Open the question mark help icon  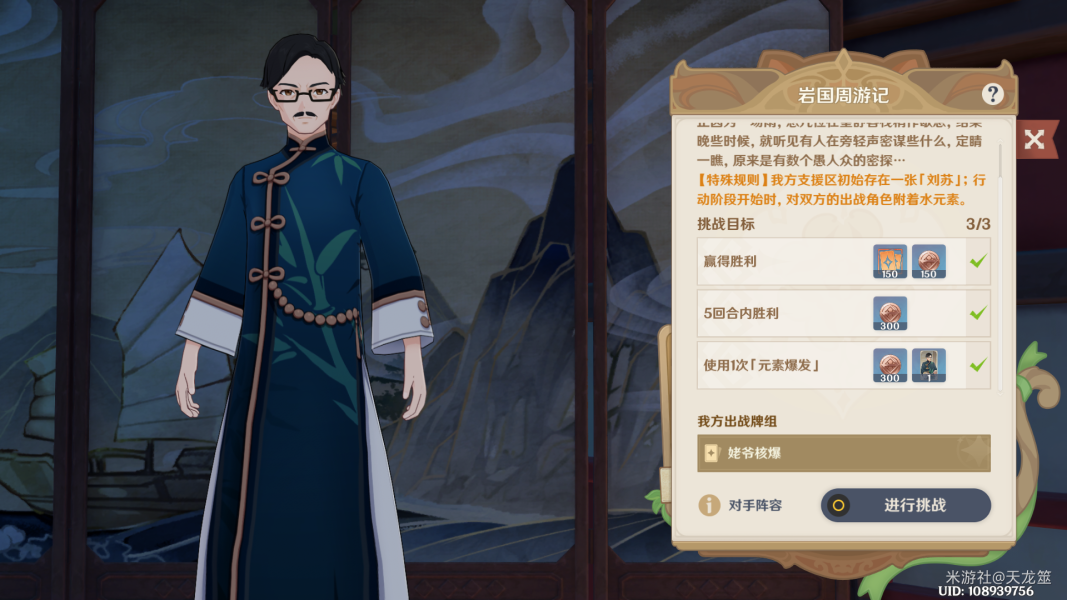tap(992, 95)
